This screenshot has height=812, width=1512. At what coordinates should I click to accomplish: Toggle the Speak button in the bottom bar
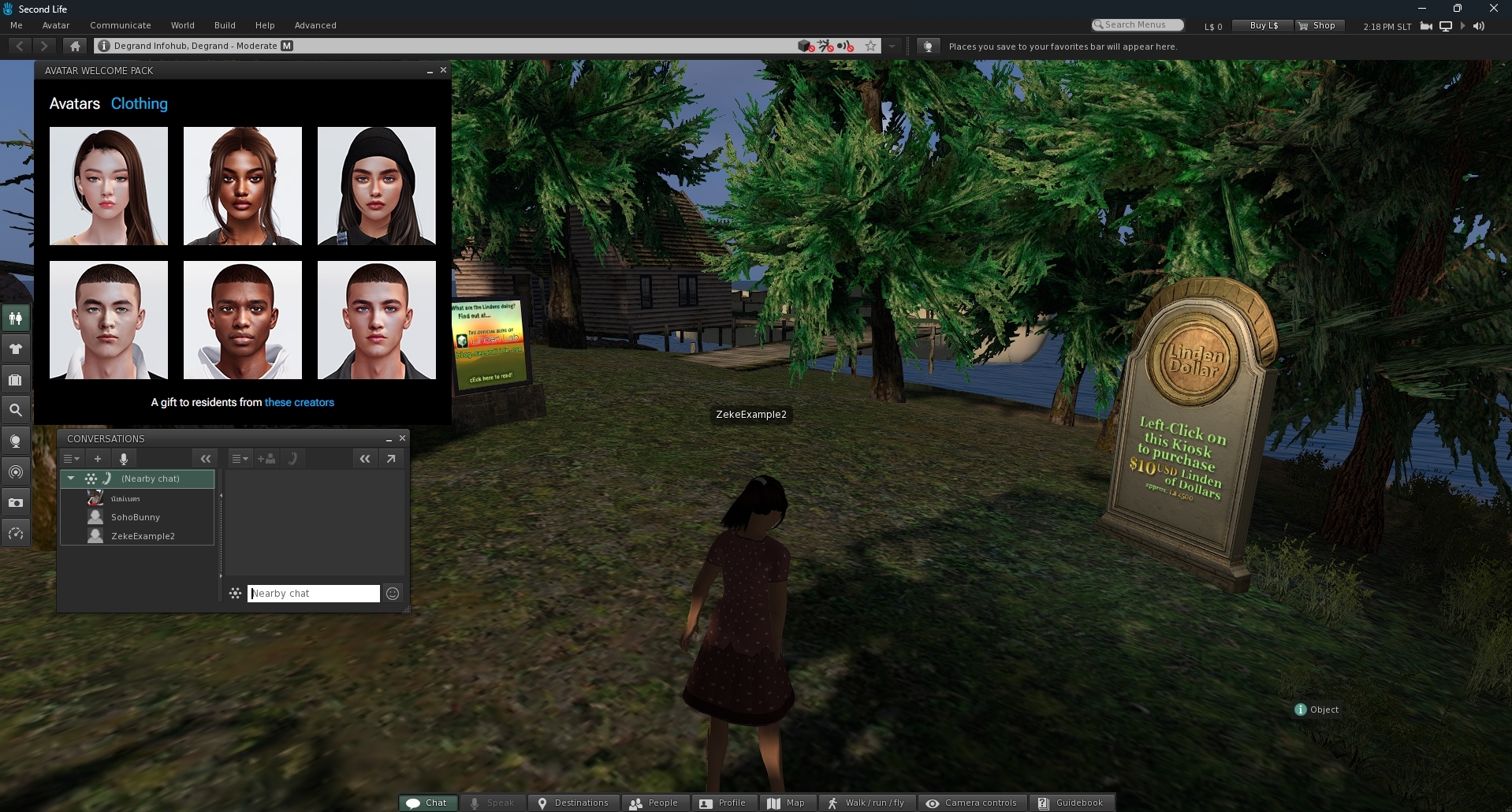[493, 803]
